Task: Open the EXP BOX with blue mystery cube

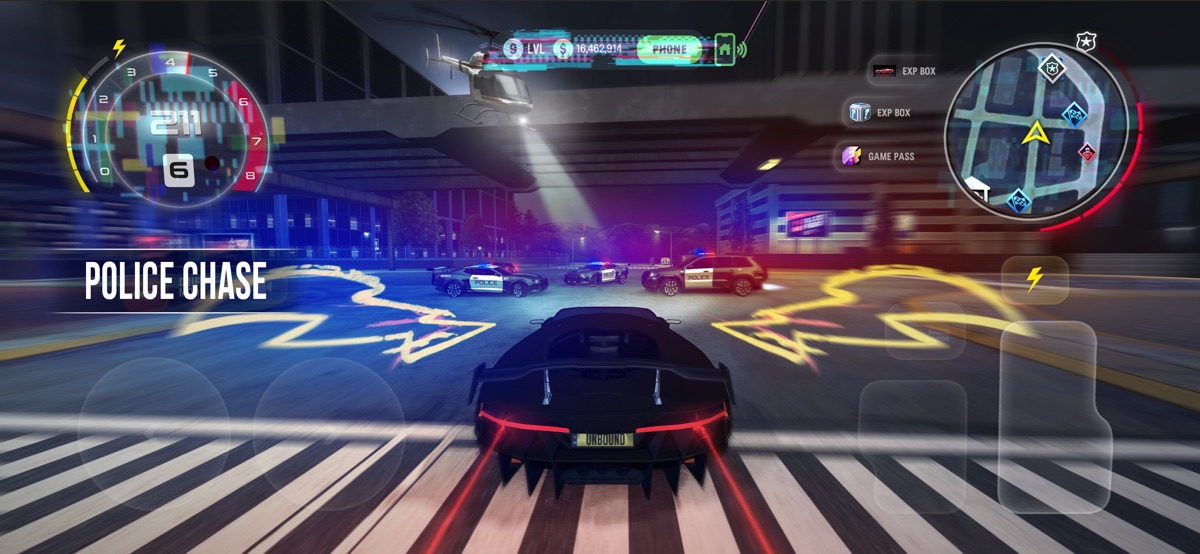Action: pos(879,113)
